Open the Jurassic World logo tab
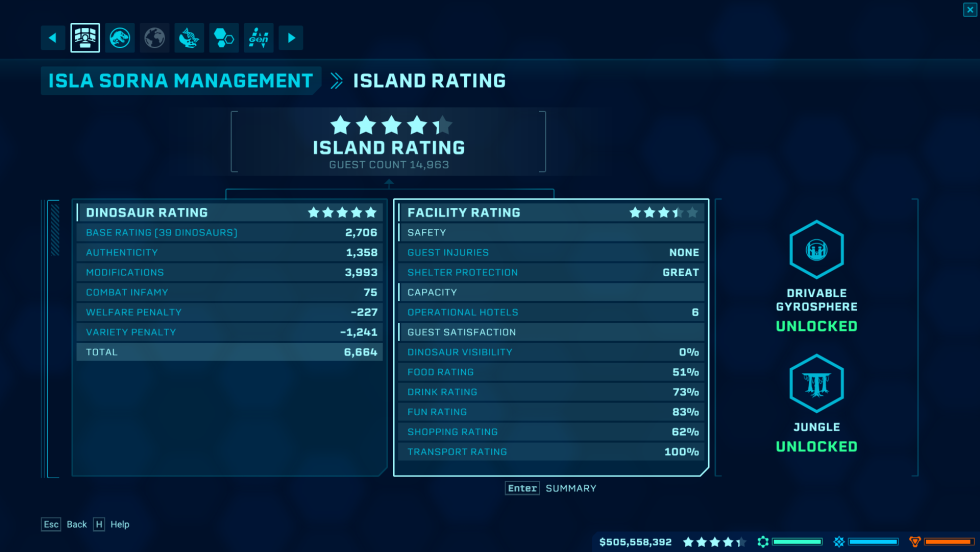 click(x=120, y=38)
